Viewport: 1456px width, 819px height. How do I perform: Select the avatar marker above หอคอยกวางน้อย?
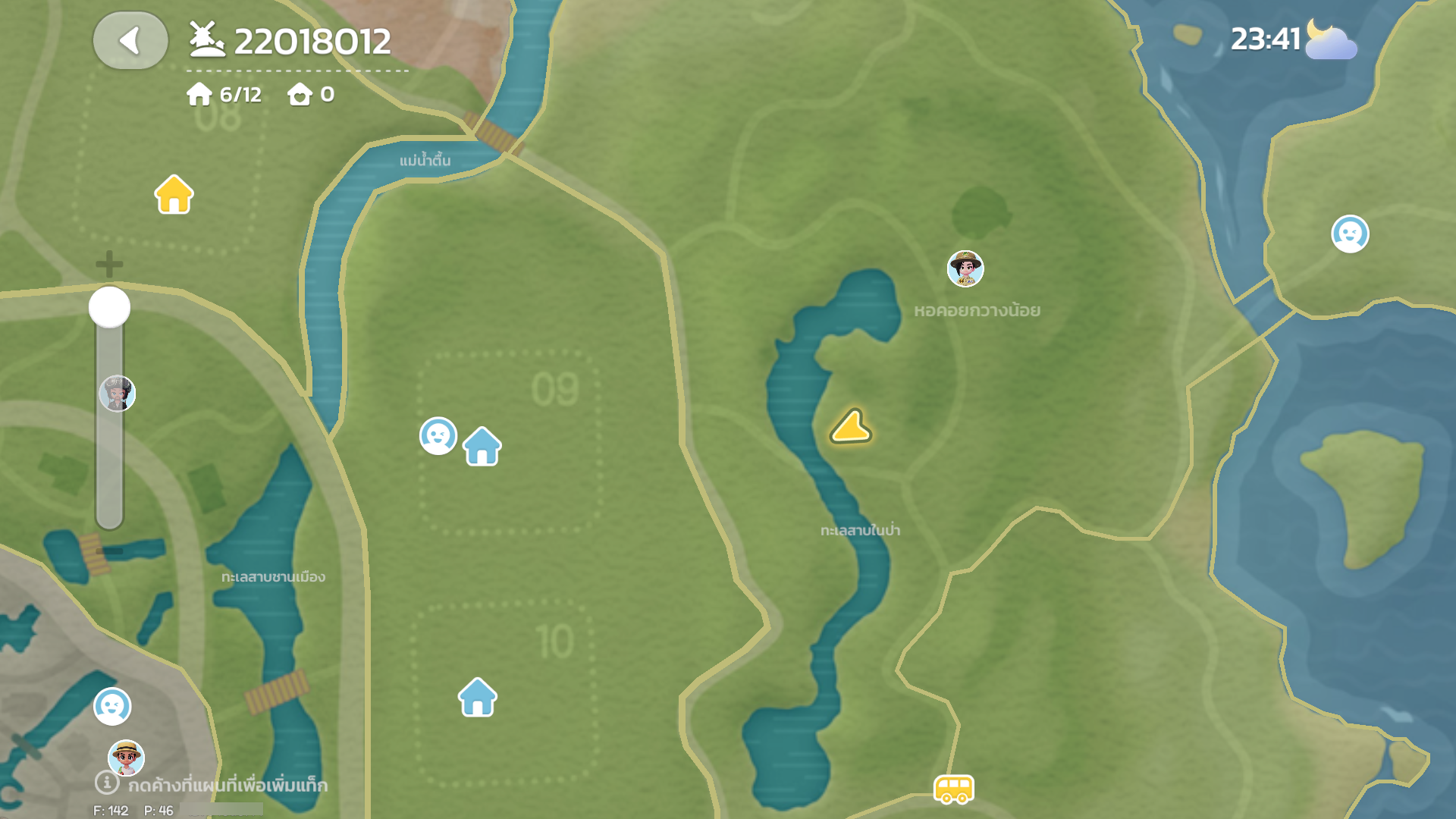tap(965, 269)
